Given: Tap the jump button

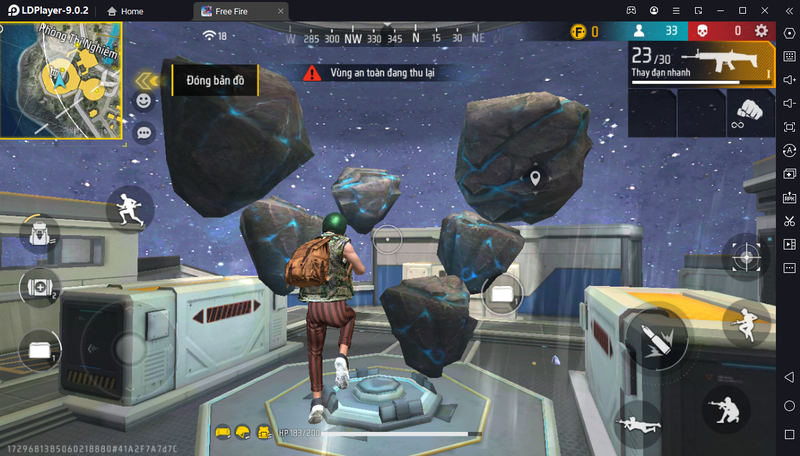Looking at the screenshot, I should click(746, 322).
